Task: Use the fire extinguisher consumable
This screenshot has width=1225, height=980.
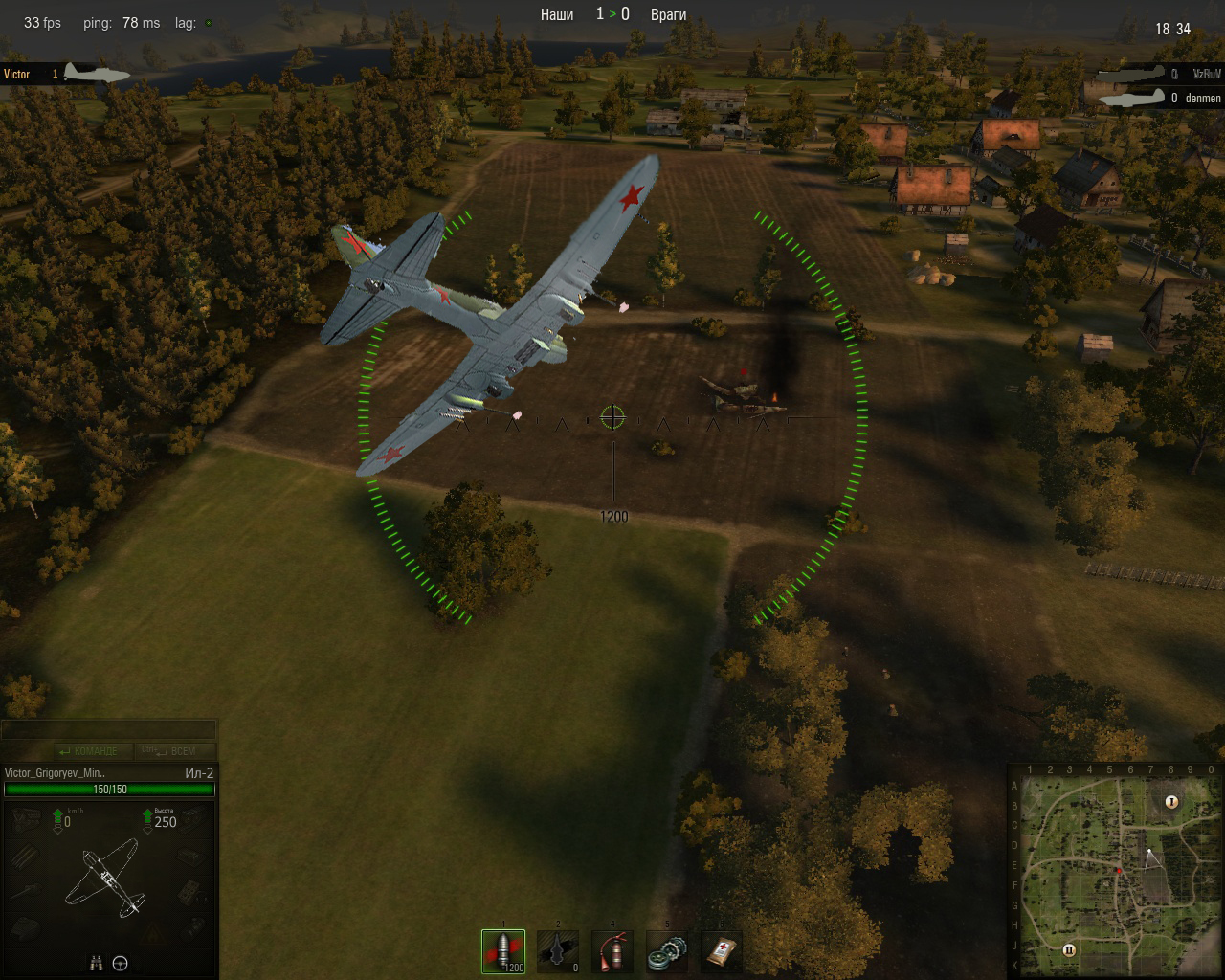Action: [x=612, y=951]
